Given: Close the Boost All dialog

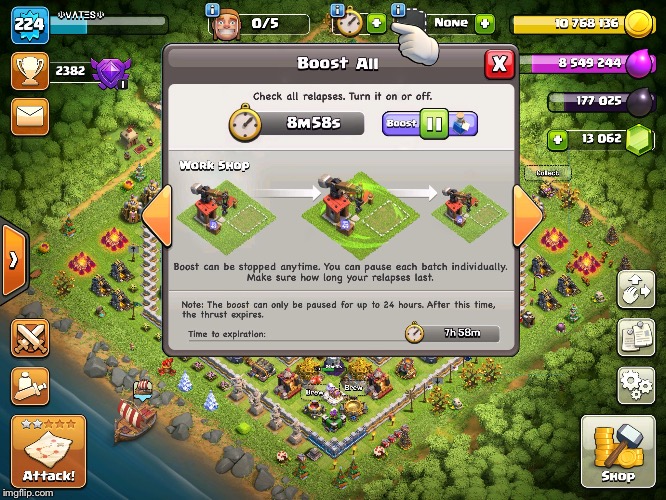Looking at the screenshot, I should point(499,64).
